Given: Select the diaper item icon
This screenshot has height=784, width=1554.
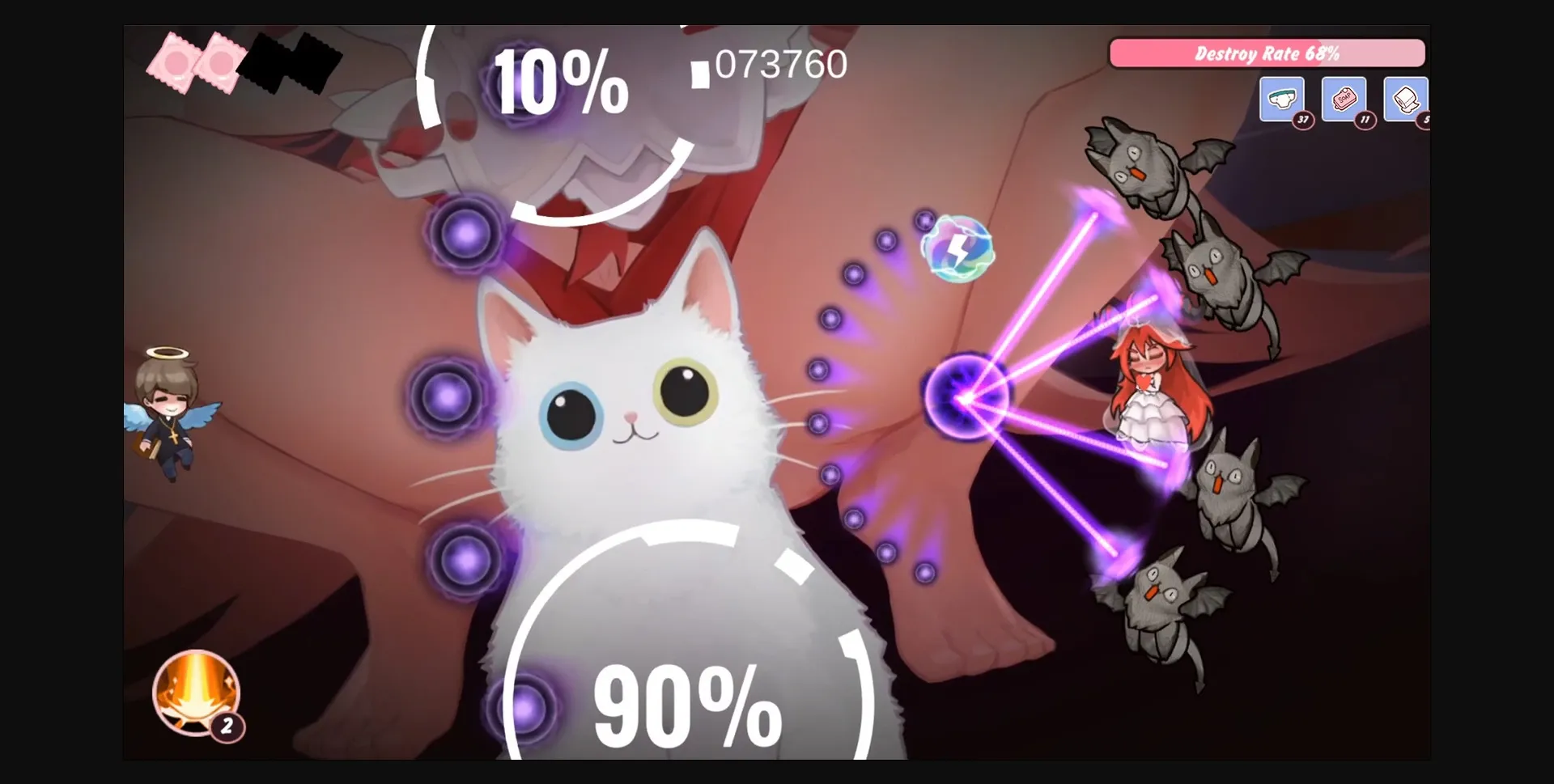Looking at the screenshot, I should point(1282,99).
